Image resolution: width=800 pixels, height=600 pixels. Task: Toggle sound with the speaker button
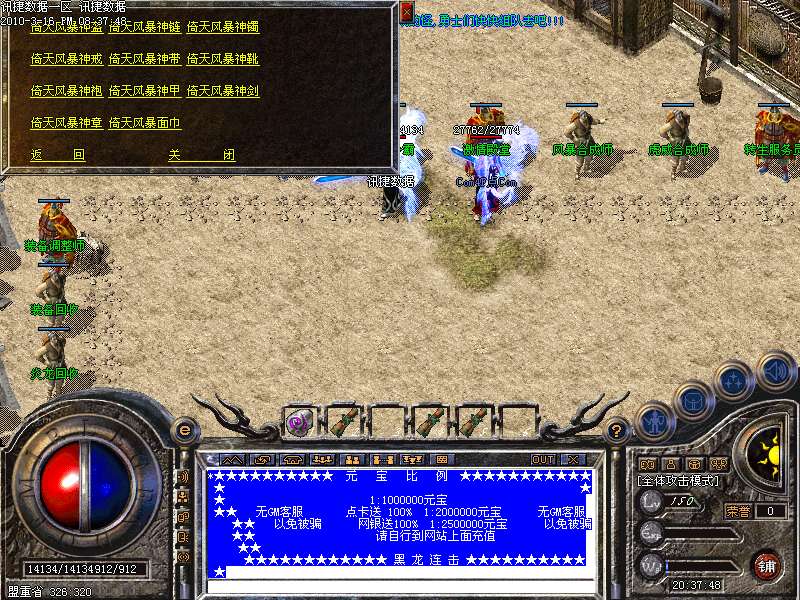tap(776, 371)
